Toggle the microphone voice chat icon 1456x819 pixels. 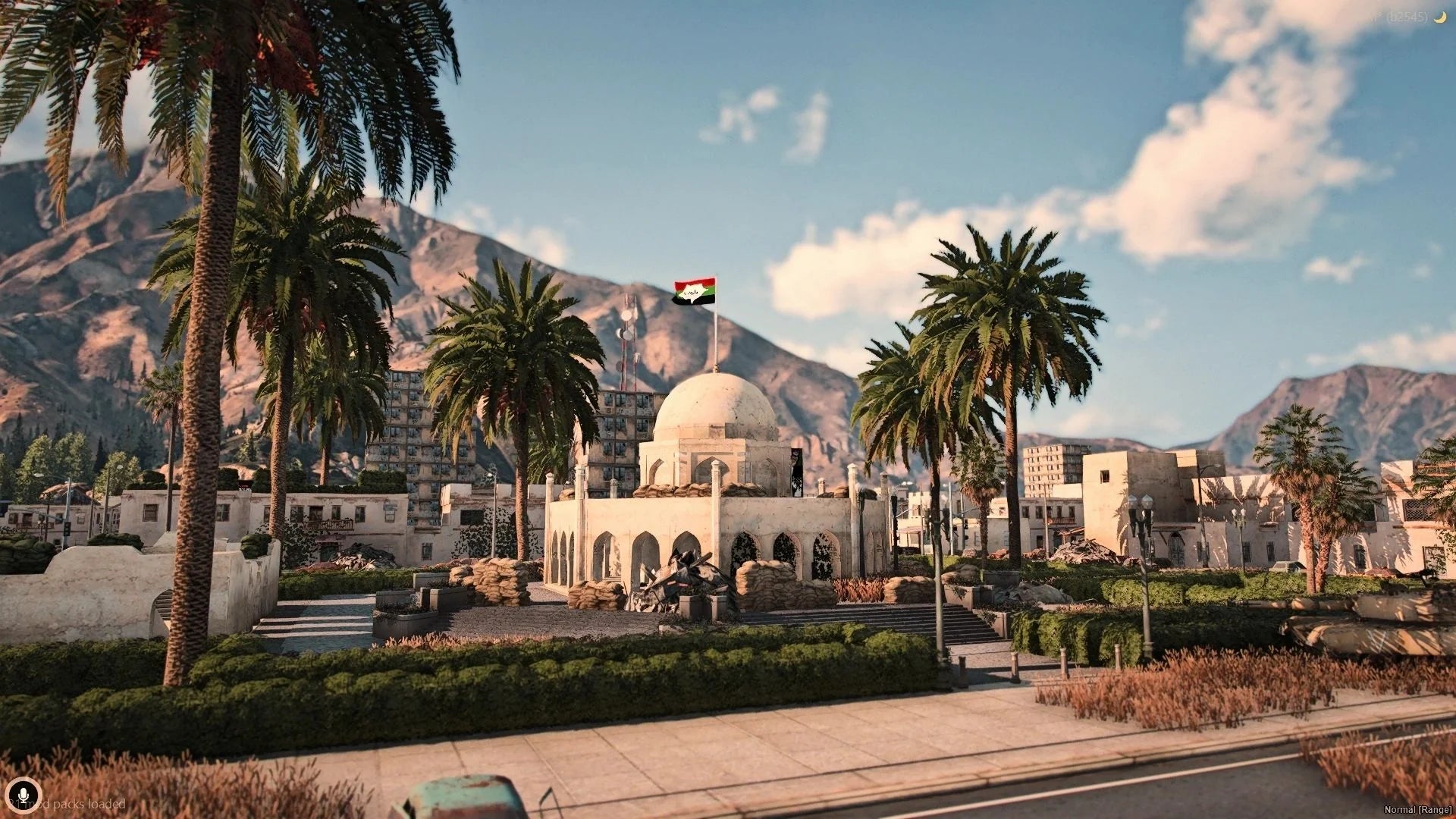tap(24, 794)
